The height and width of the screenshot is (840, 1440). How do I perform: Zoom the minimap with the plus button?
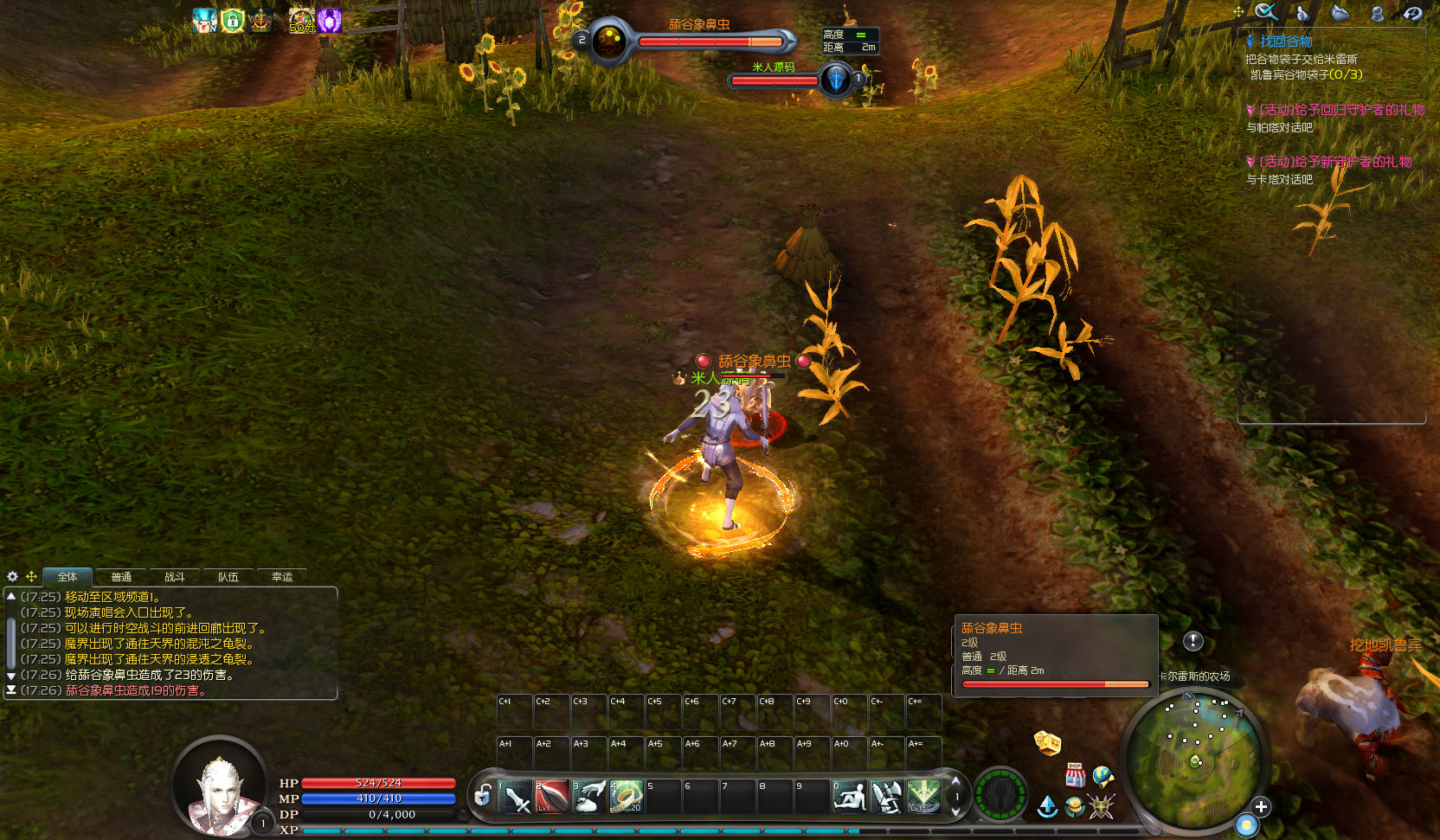click(x=1261, y=806)
